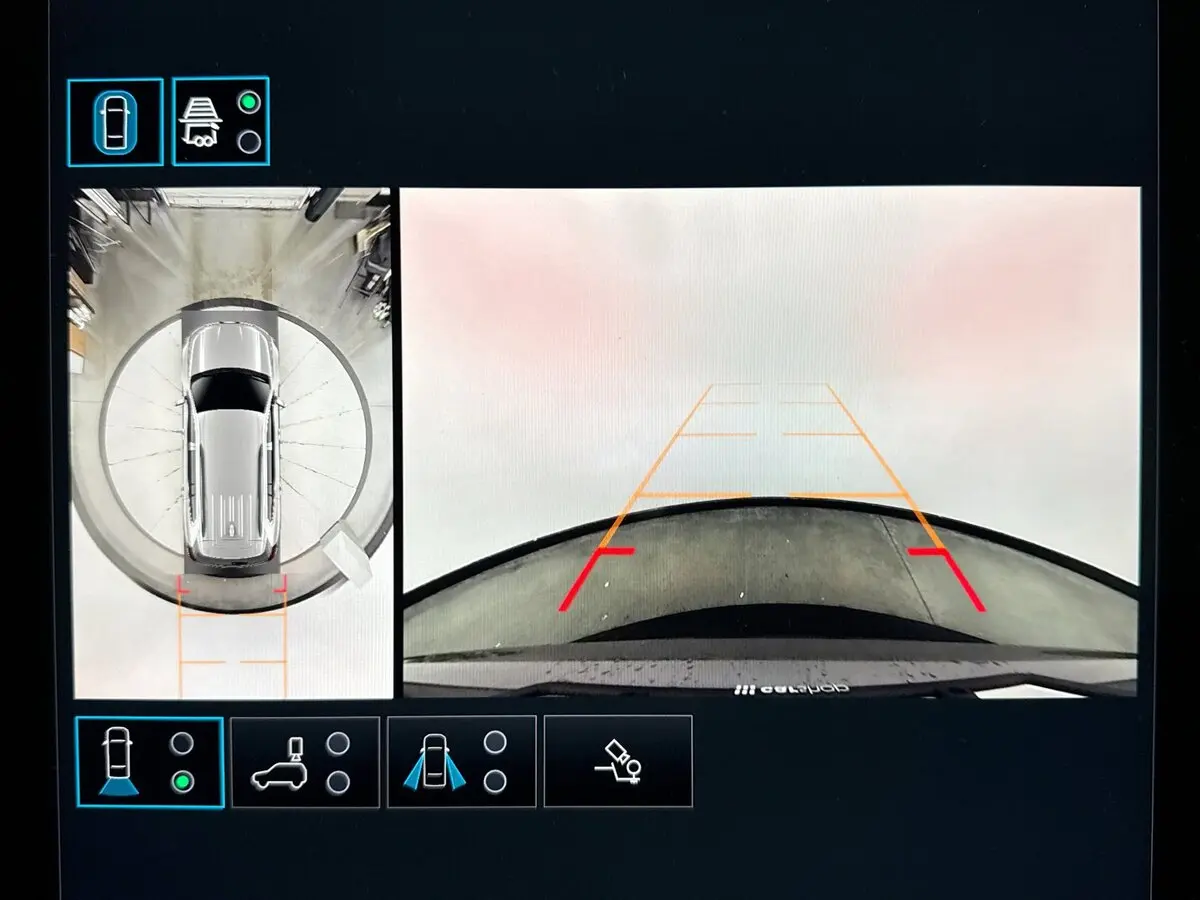Toggle the trailer hitch view button

tap(221, 122)
